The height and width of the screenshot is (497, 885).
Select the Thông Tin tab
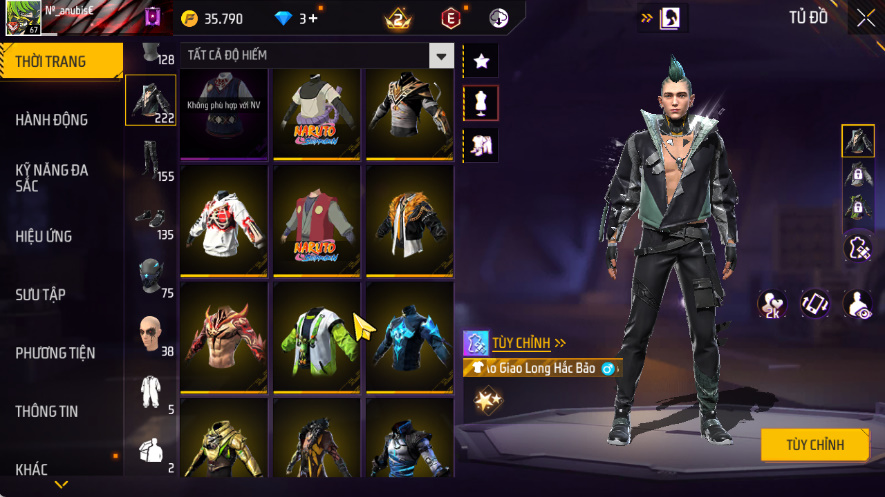(47, 411)
